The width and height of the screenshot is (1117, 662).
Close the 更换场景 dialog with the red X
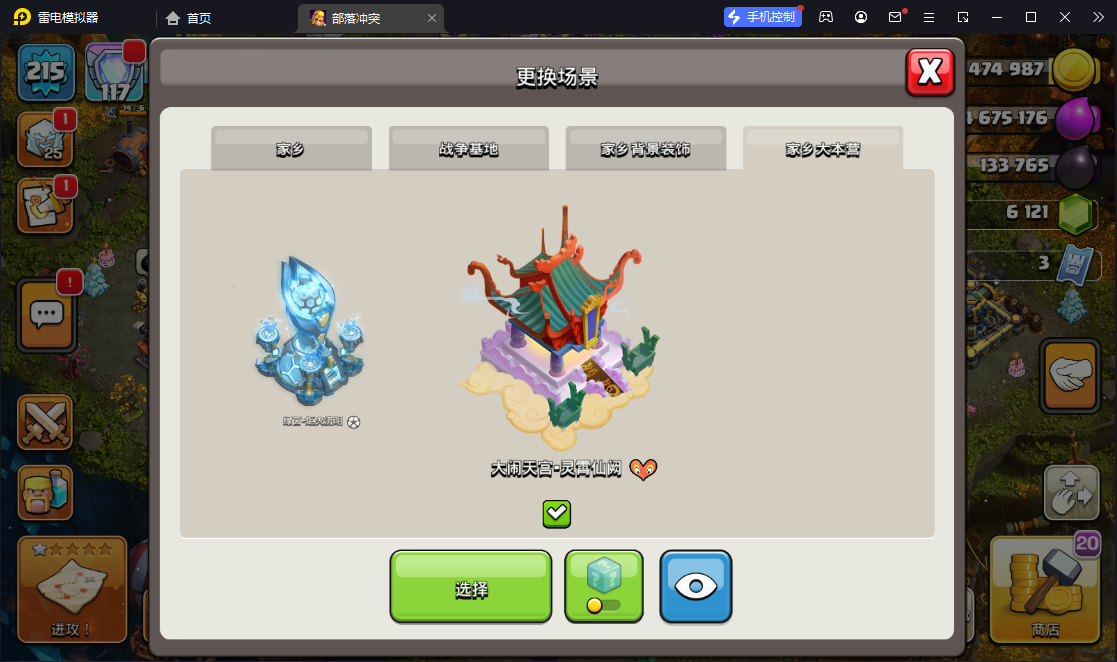click(930, 72)
